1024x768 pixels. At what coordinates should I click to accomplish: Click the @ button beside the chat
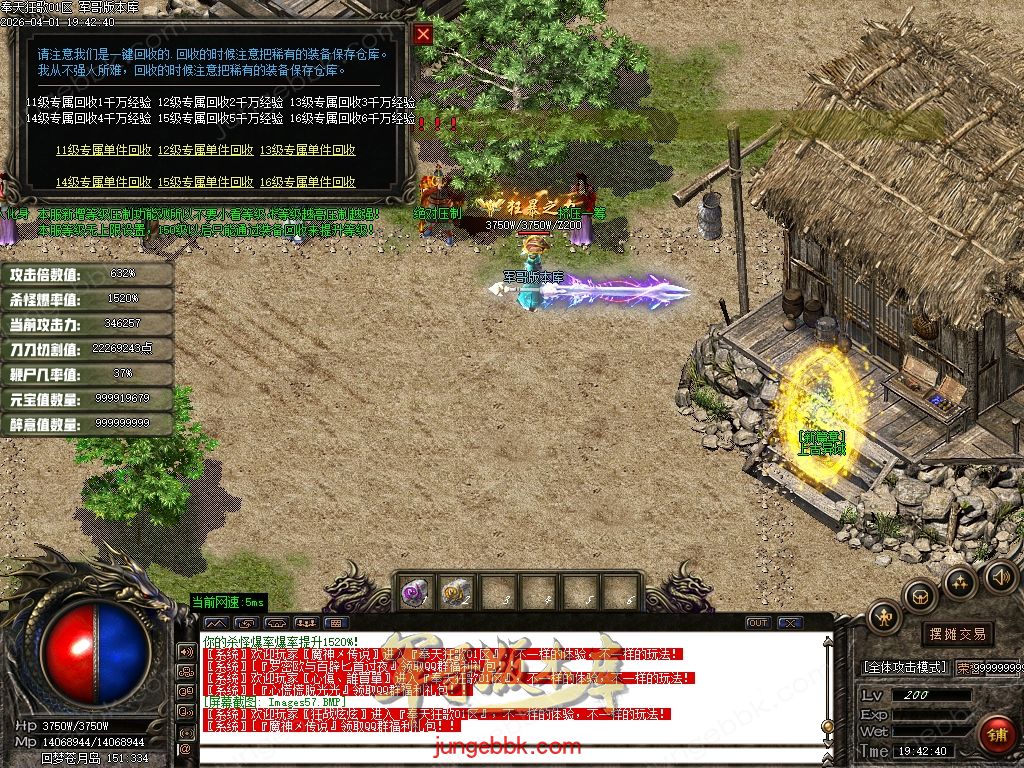pyautogui.click(x=185, y=748)
